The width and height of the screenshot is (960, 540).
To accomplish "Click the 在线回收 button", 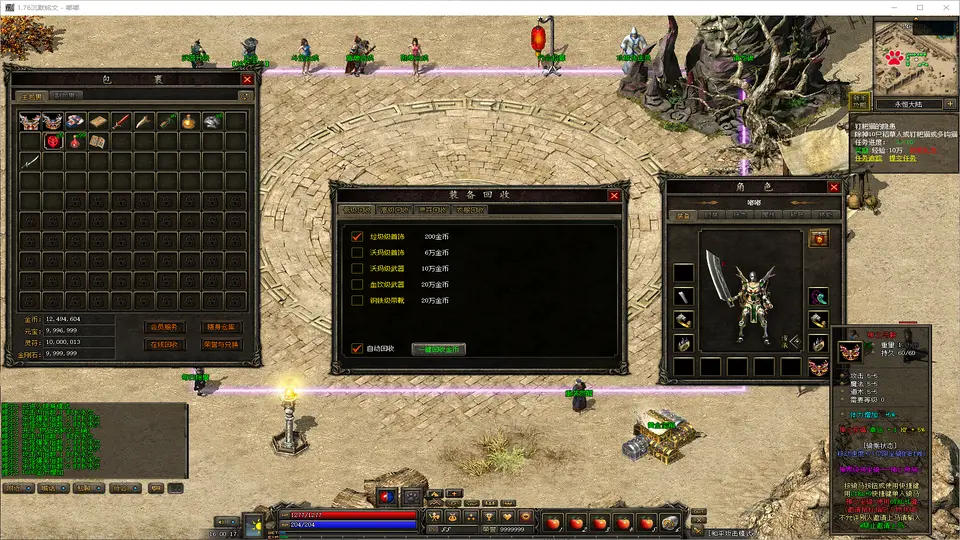I will click(x=163, y=345).
